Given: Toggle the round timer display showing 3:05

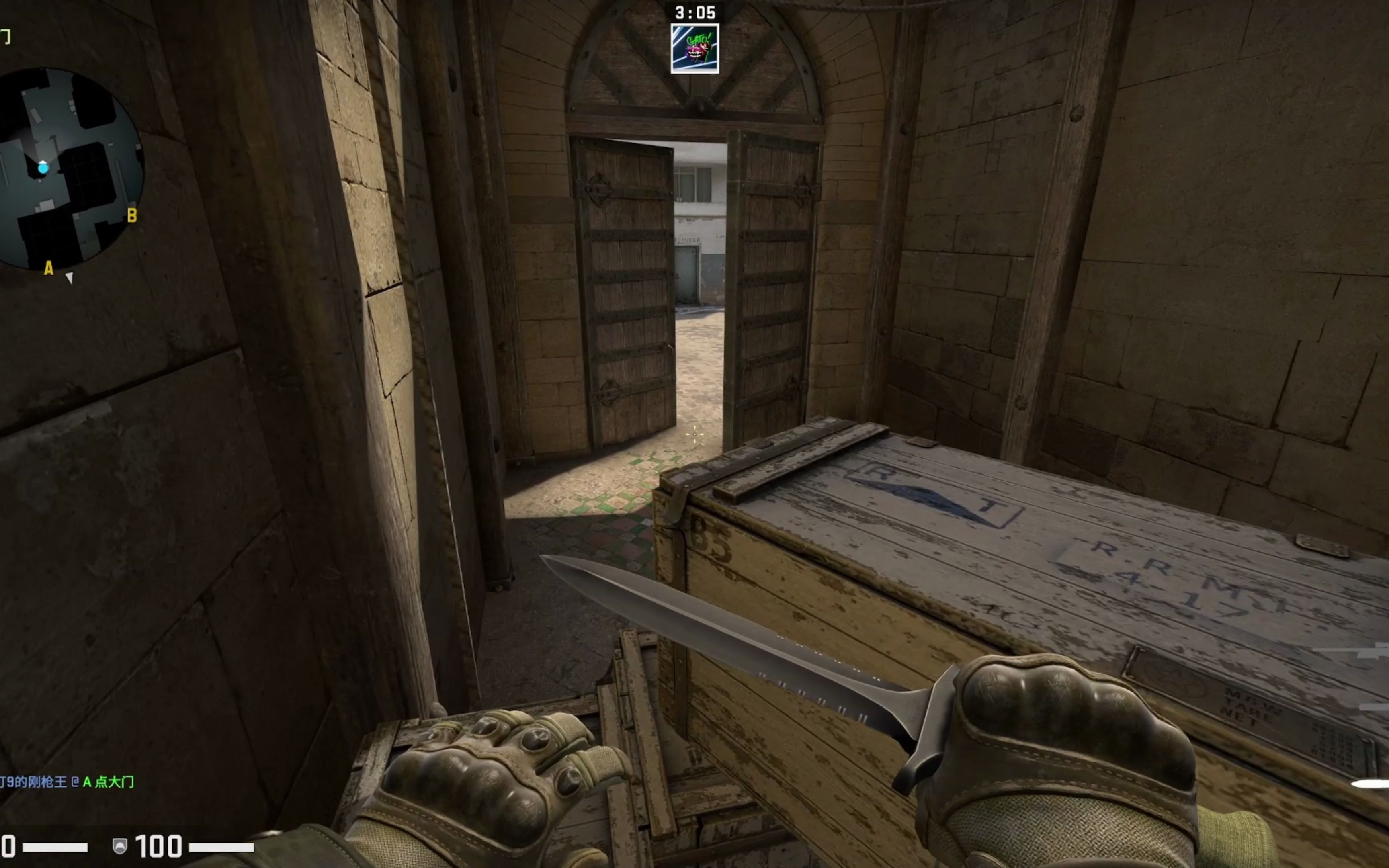Looking at the screenshot, I should pos(696,12).
